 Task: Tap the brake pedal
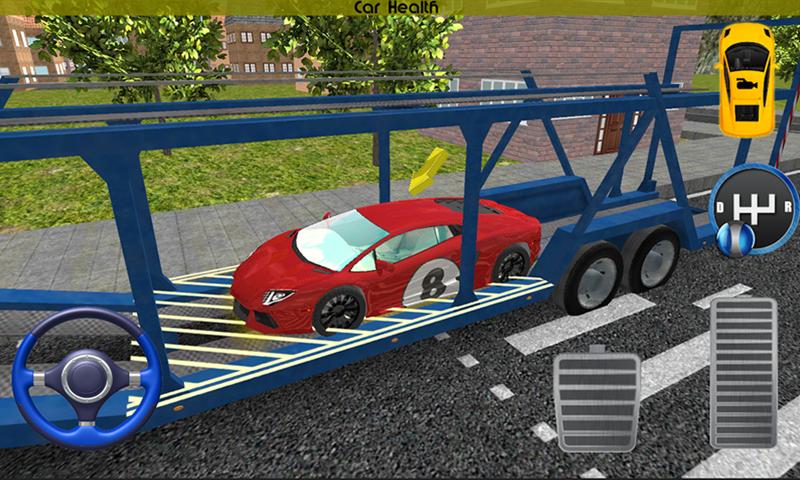click(x=596, y=398)
